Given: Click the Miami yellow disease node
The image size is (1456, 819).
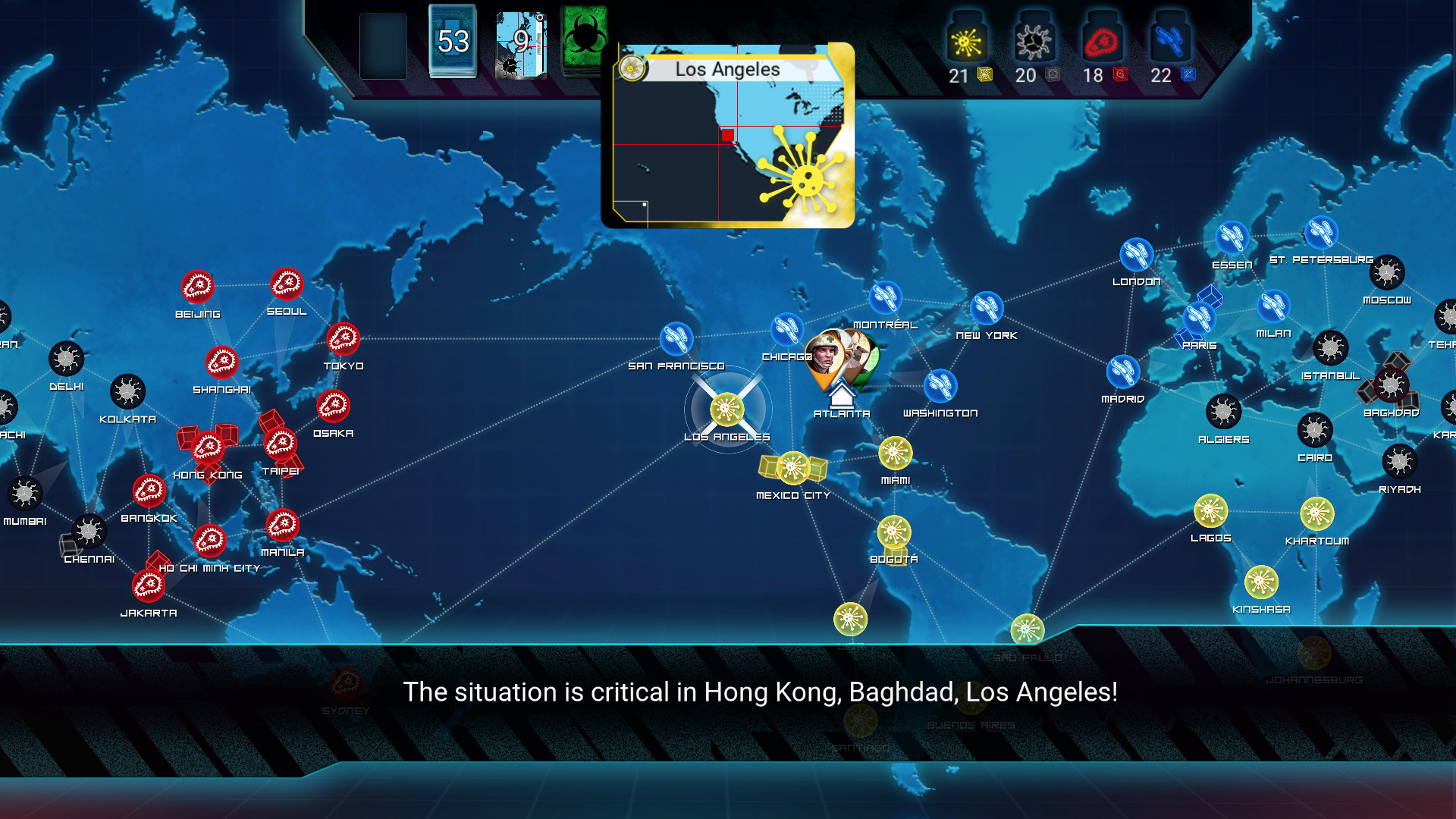Looking at the screenshot, I should click(894, 454).
